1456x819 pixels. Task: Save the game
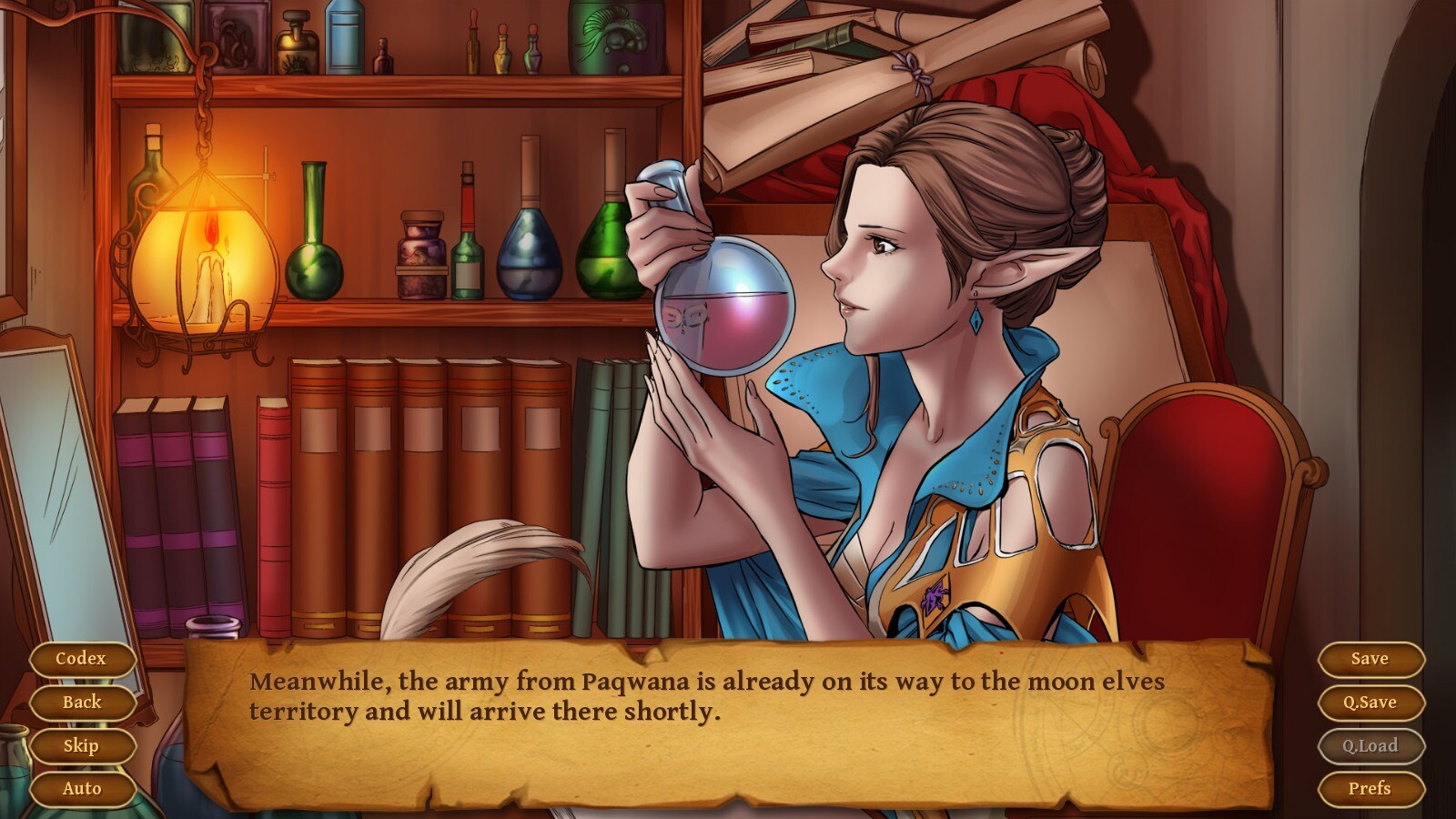[1370, 659]
